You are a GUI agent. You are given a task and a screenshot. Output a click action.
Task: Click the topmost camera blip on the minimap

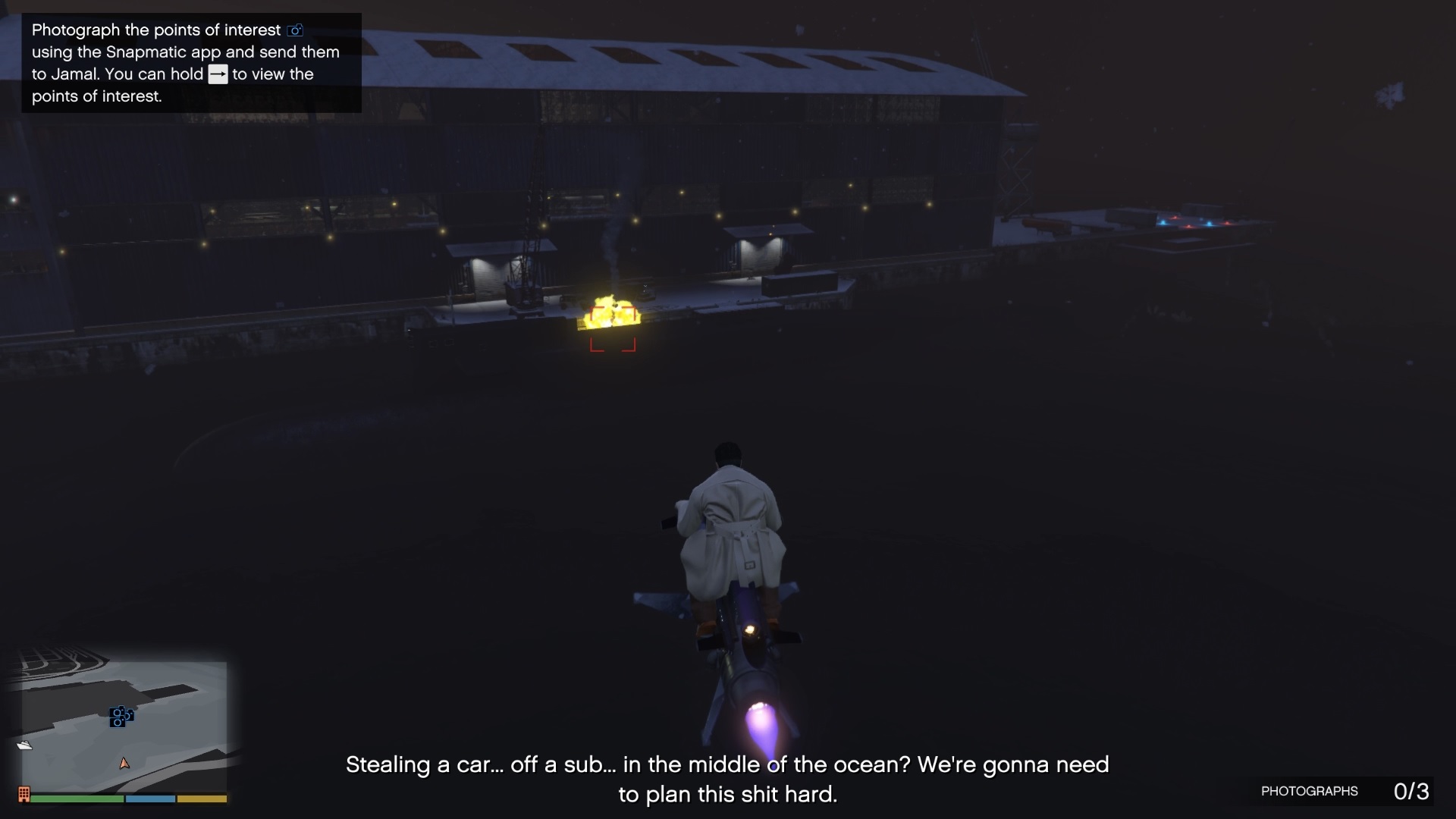[118, 712]
